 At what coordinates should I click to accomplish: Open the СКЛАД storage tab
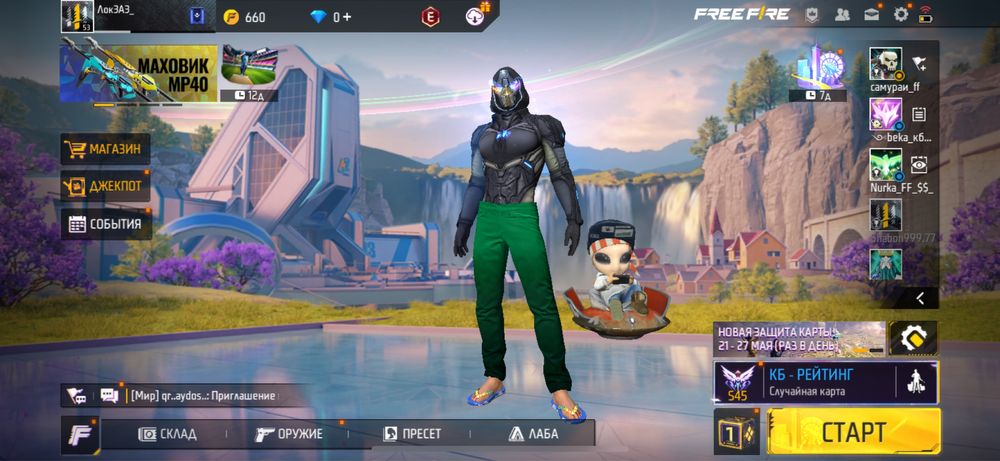[167, 433]
